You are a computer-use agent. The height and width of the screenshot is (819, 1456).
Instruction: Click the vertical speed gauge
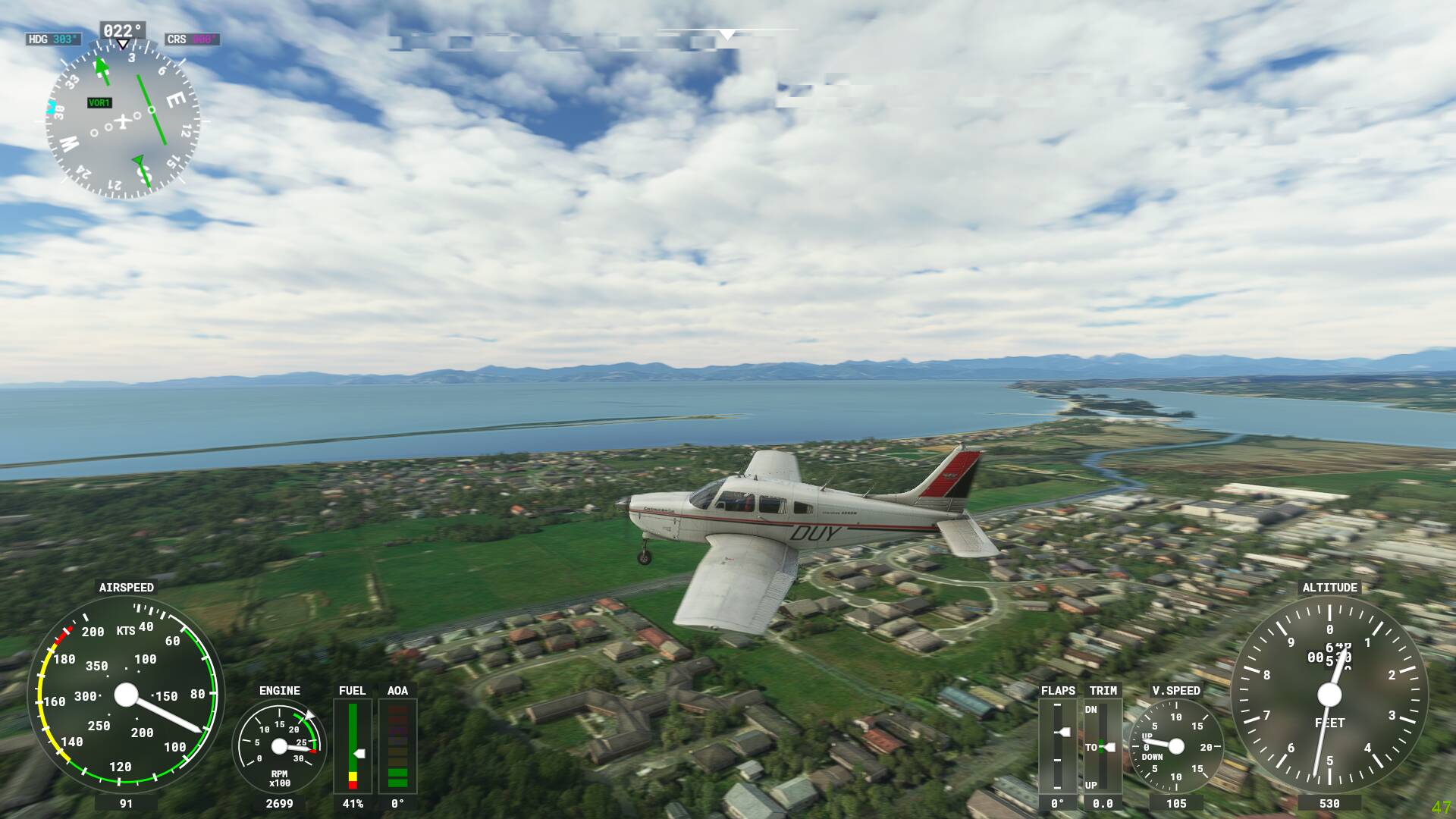pyautogui.click(x=1175, y=746)
